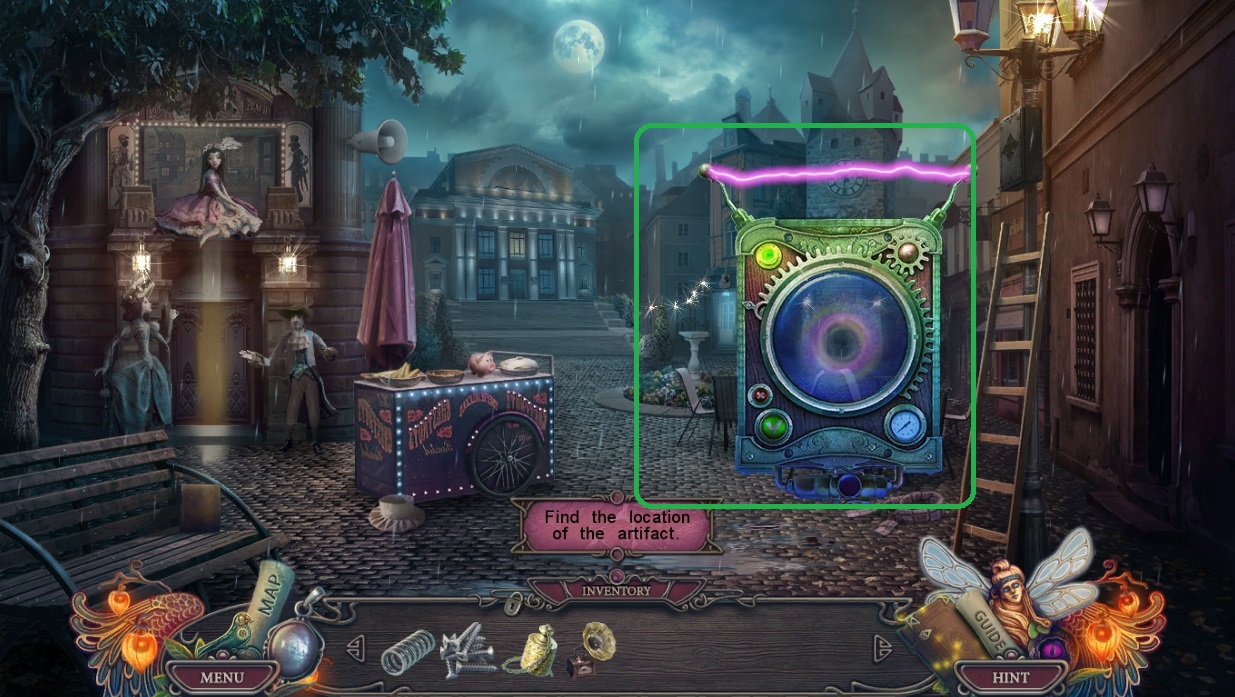Open the Menu button
Viewport: 1235px width, 697px height.
point(222,677)
